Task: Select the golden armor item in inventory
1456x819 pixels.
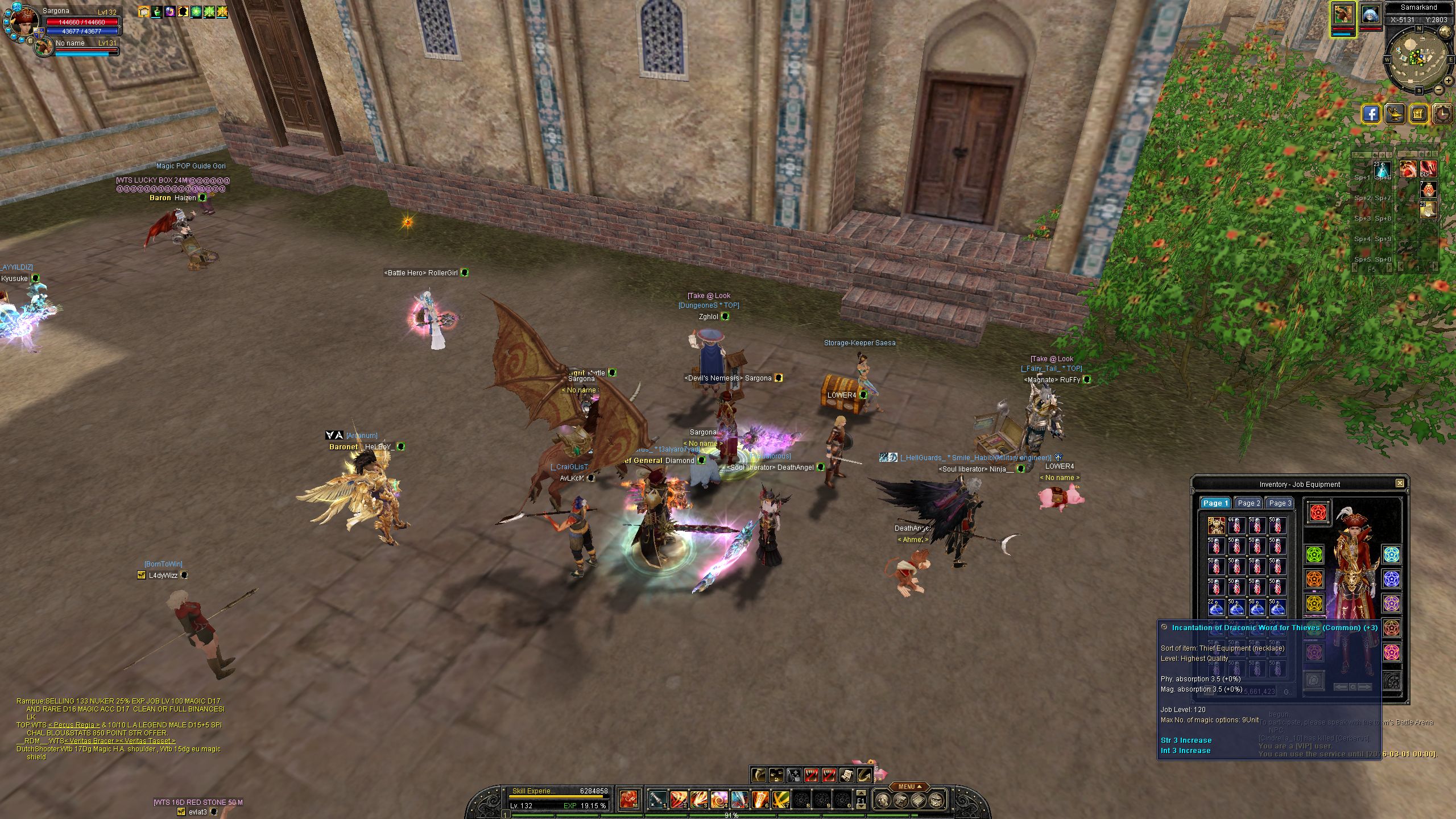Action: click(1216, 526)
